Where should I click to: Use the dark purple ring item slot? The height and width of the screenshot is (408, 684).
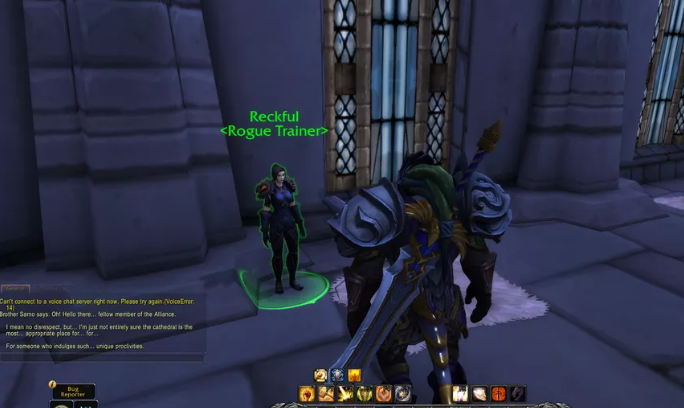[x=518, y=394]
